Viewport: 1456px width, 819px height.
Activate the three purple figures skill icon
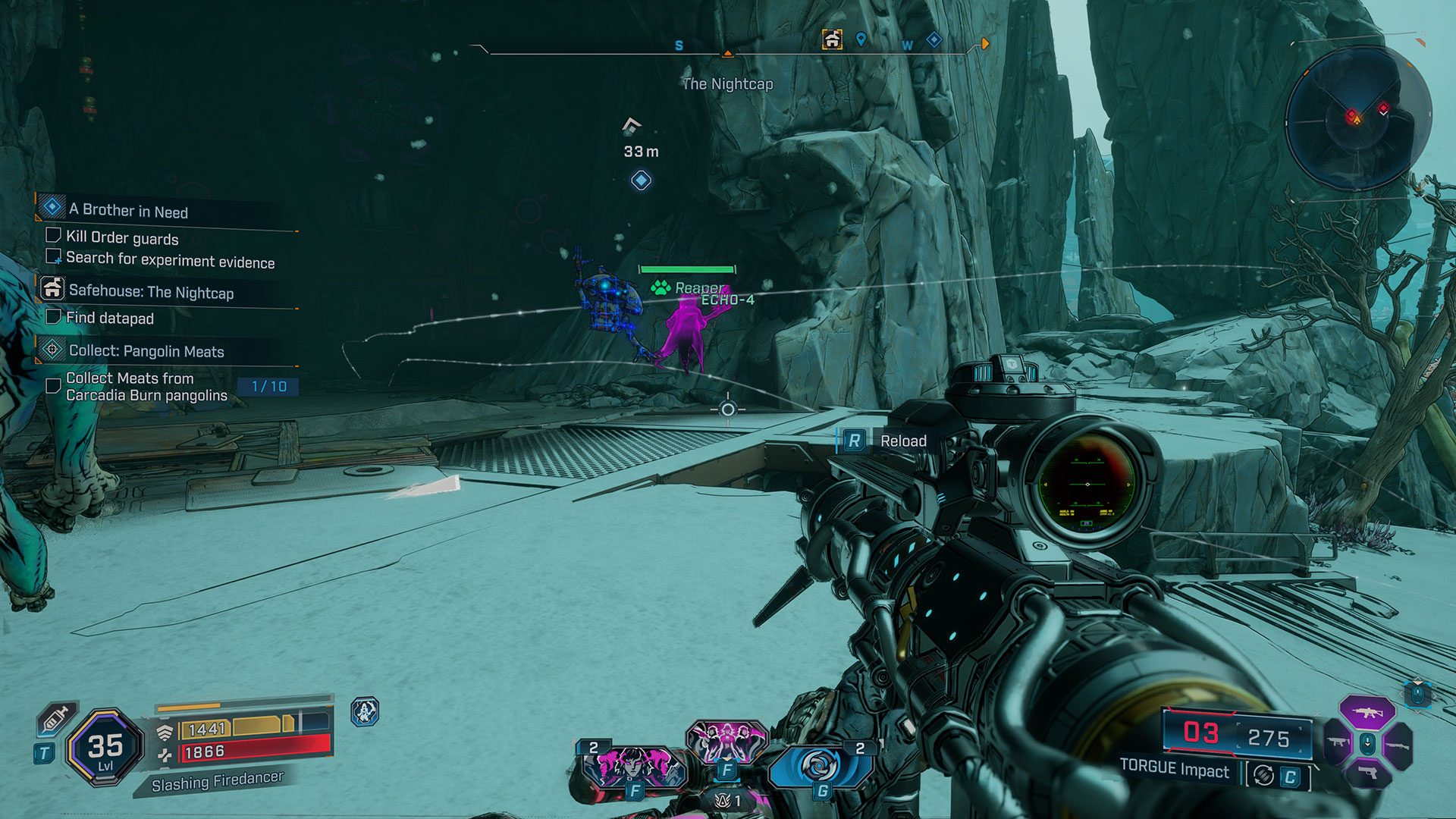[726, 741]
